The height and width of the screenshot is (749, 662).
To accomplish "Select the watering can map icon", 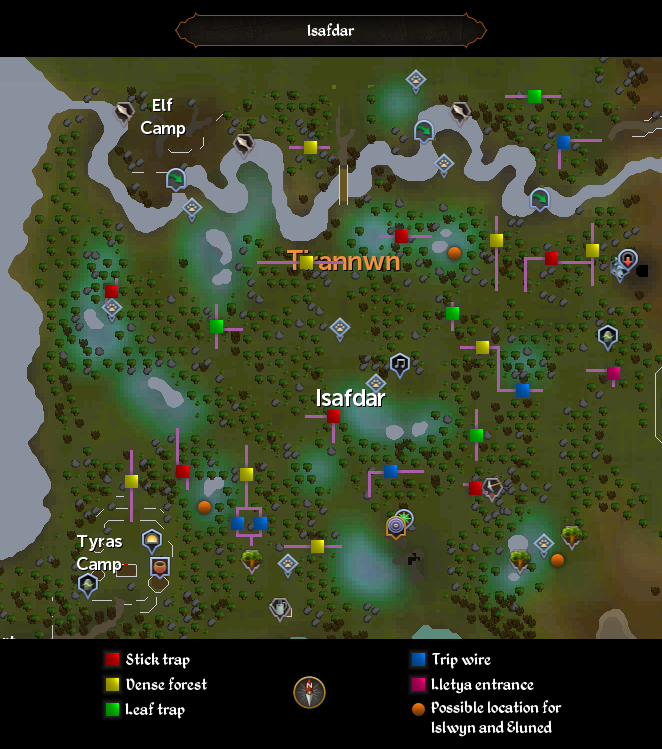I will point(280,606).
